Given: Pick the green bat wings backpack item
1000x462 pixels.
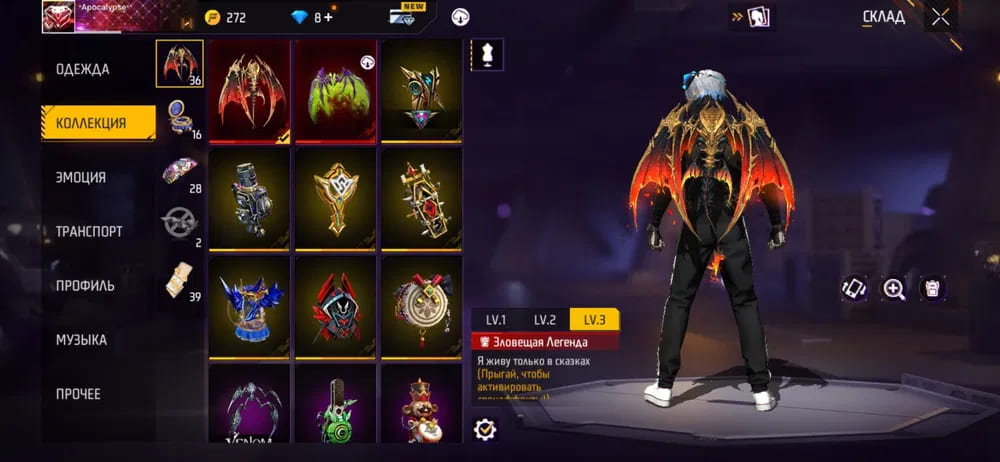Looking at the screenshot, I should coord(335,91).
